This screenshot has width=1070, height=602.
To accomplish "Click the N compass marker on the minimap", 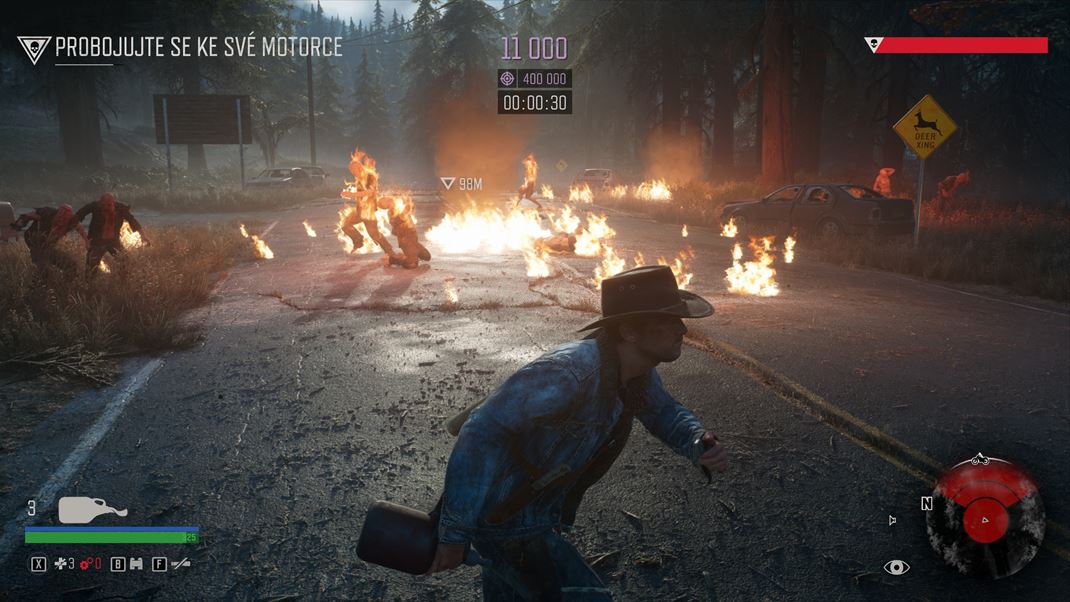I will point(927,504).
